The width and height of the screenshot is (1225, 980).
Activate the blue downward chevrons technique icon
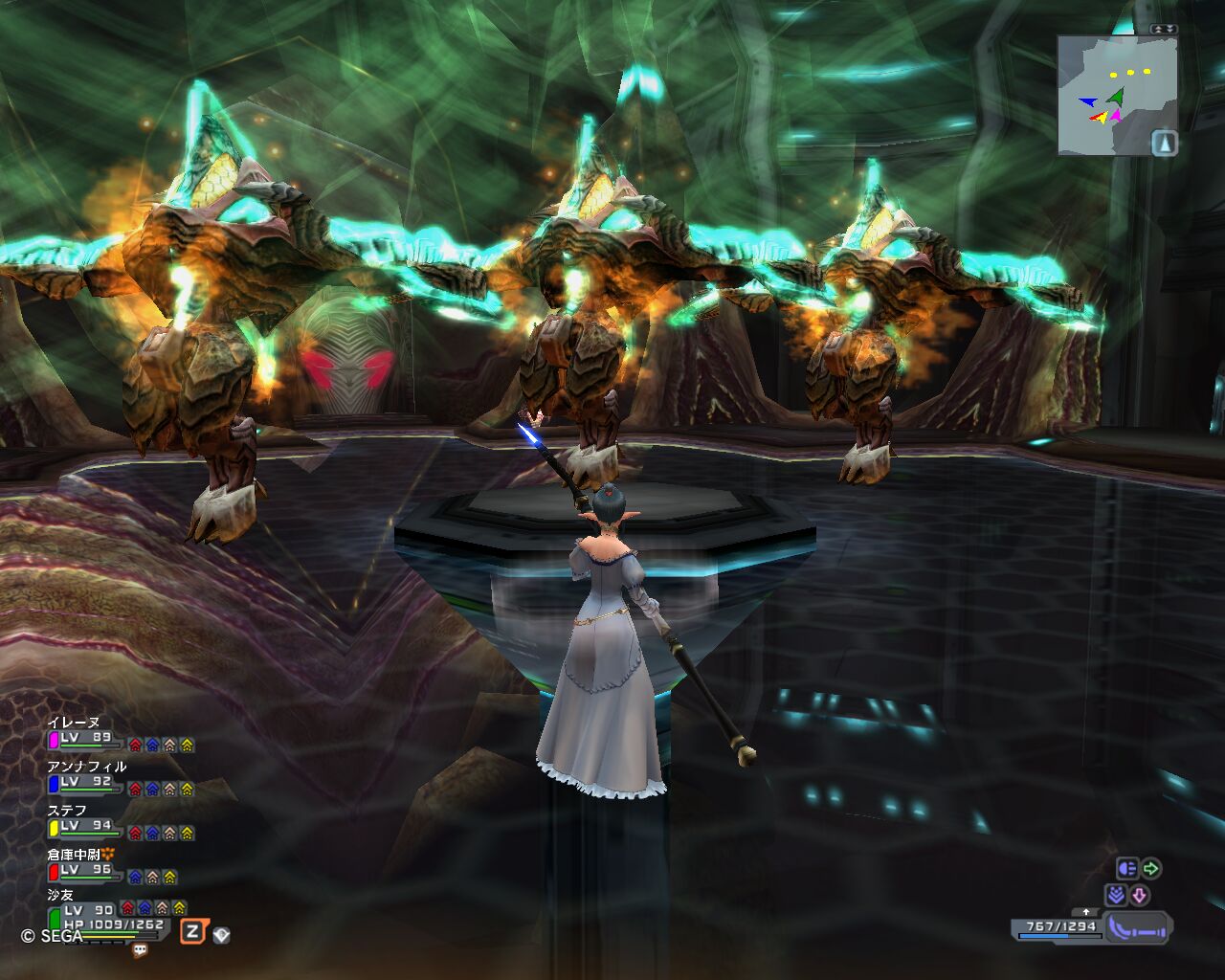point(1115,896)
